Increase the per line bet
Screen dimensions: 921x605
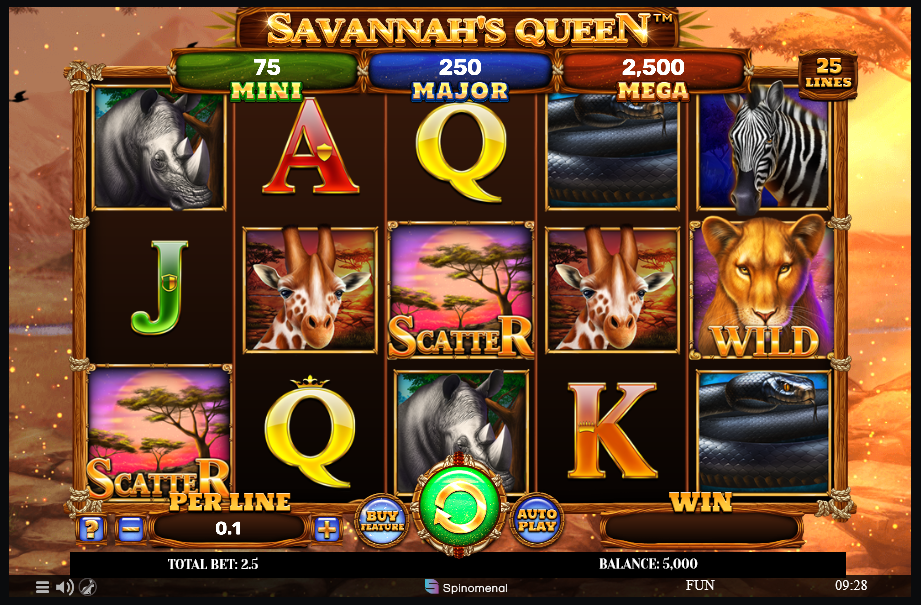click(x=327, y=528)
